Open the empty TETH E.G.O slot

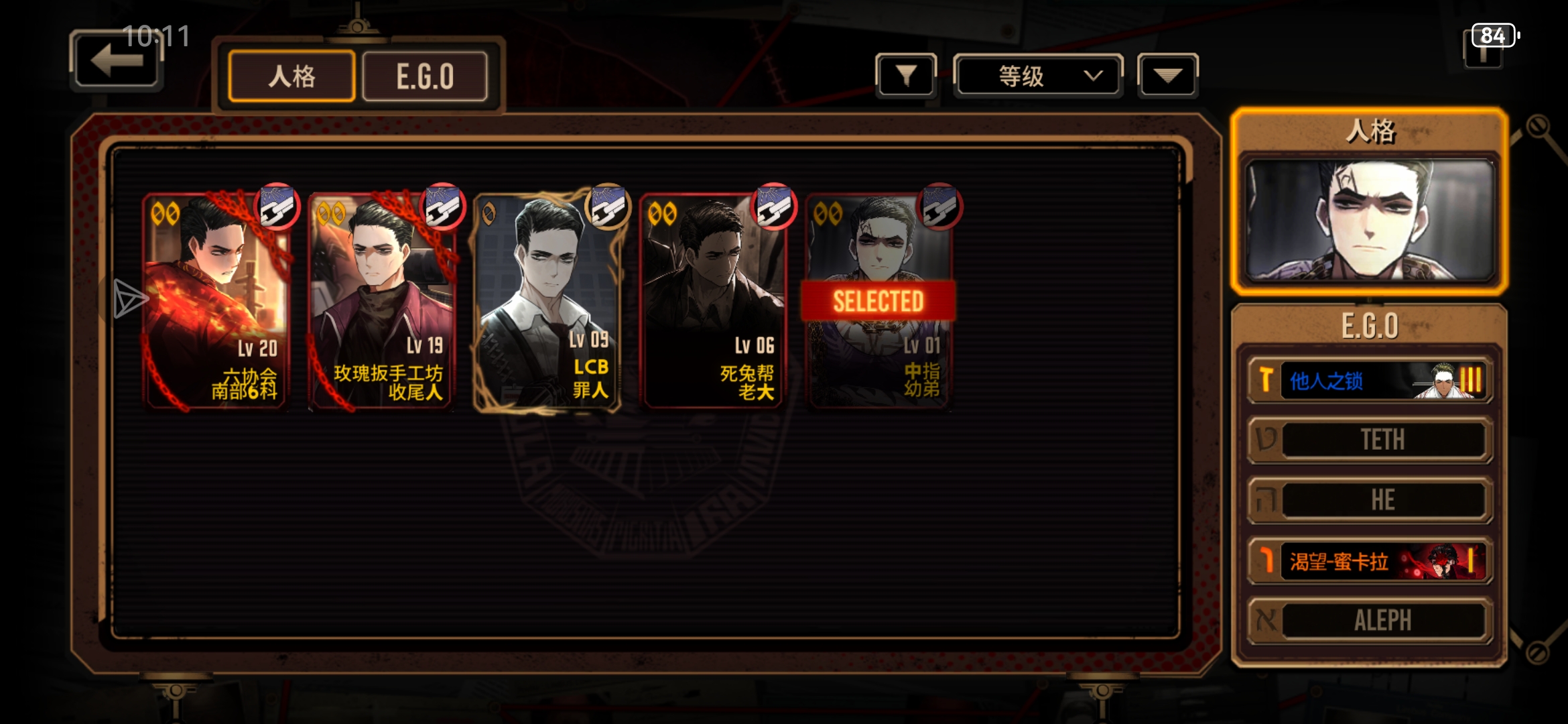[1370, 440]
